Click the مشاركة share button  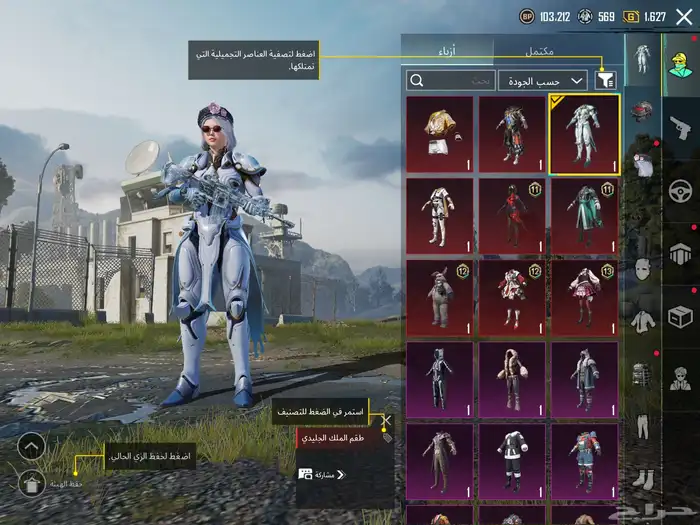322,474
